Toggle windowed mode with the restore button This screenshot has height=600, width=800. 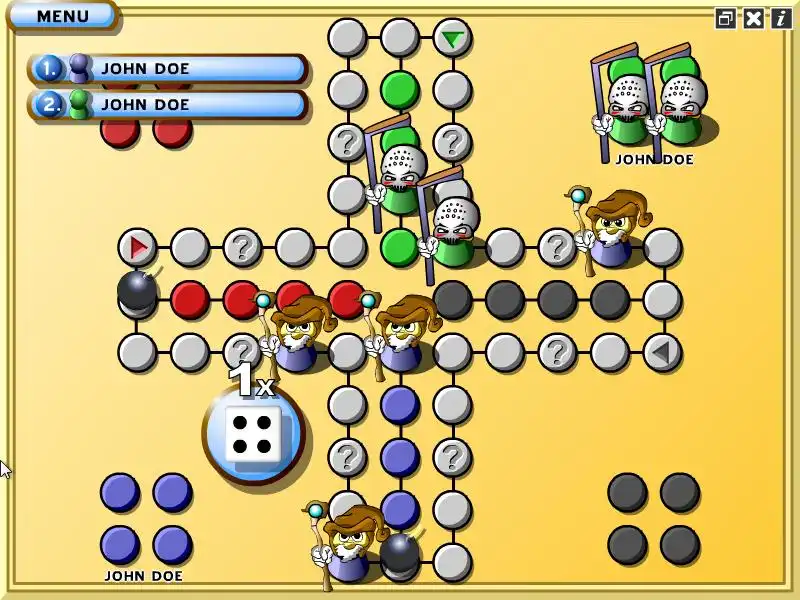[x=726, y=18]
